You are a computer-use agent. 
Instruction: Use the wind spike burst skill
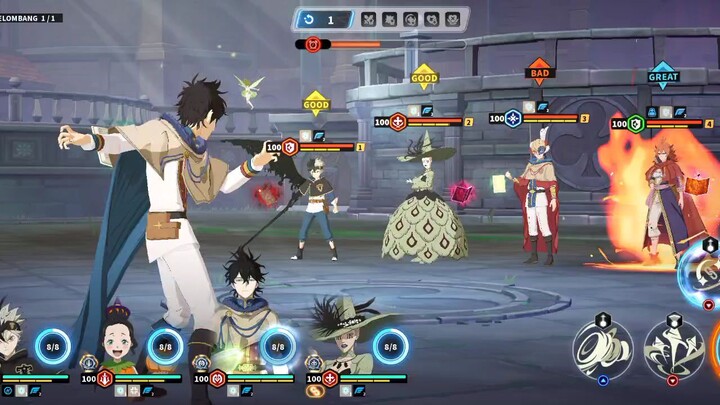pyautogui.click(x=672, y=349)
